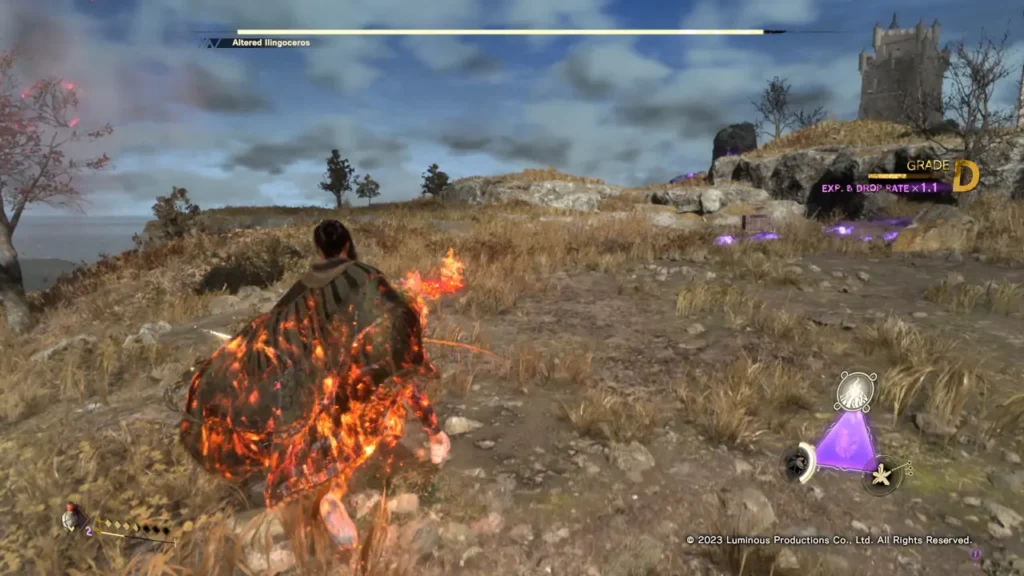Select the healing draught flask icon
1024x576 pixels.
[70, 518]
